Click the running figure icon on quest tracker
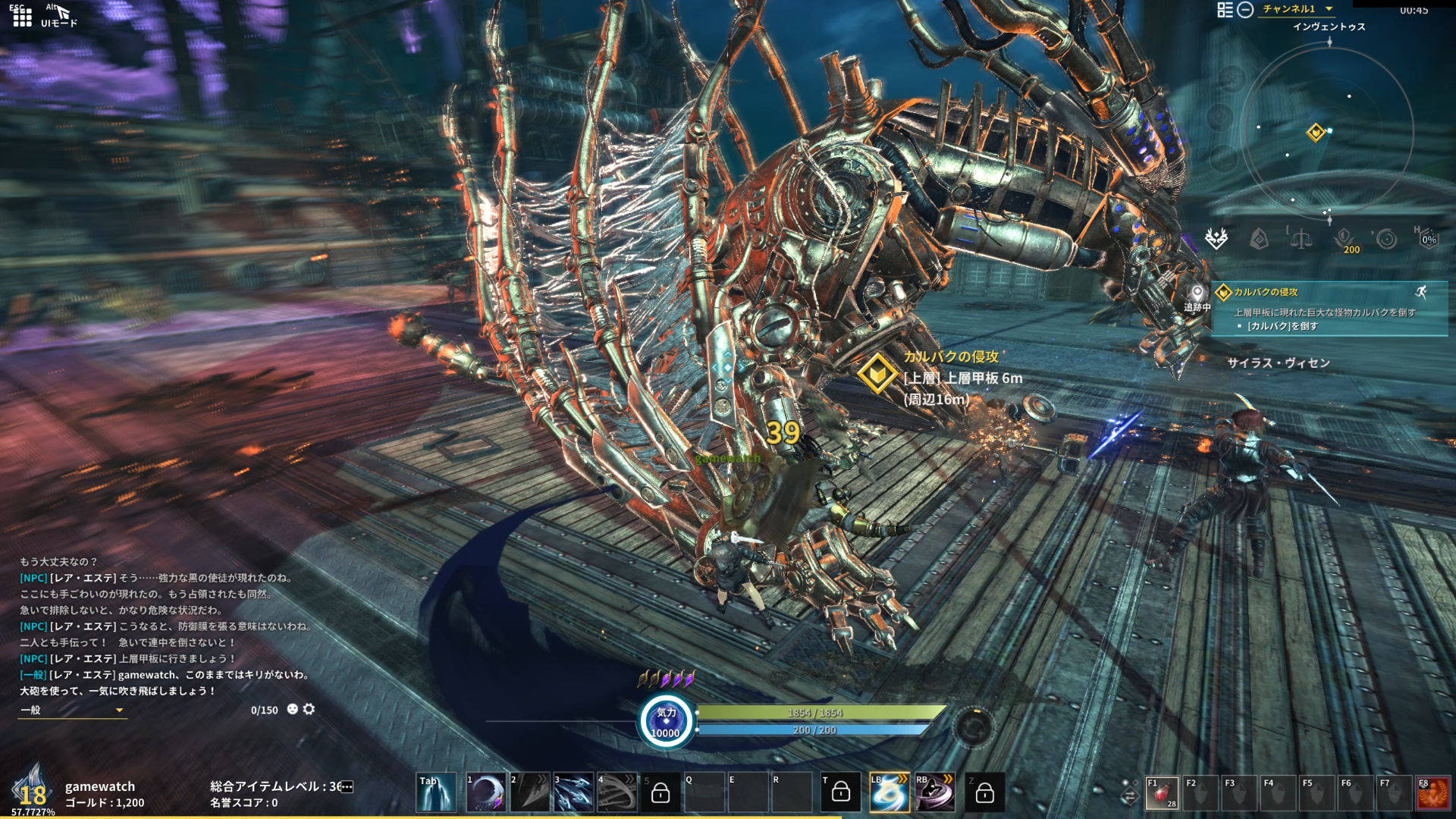 click(1421, 292)
